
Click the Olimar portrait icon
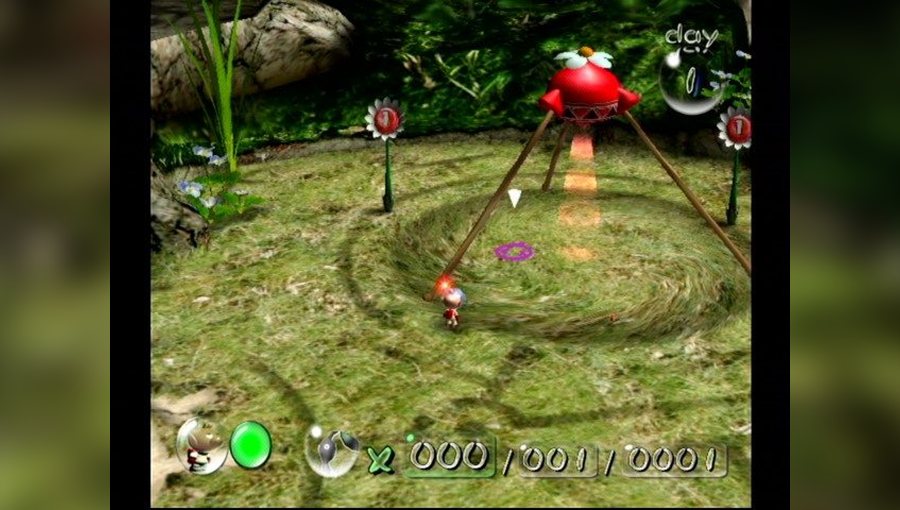tap(202, 445)
